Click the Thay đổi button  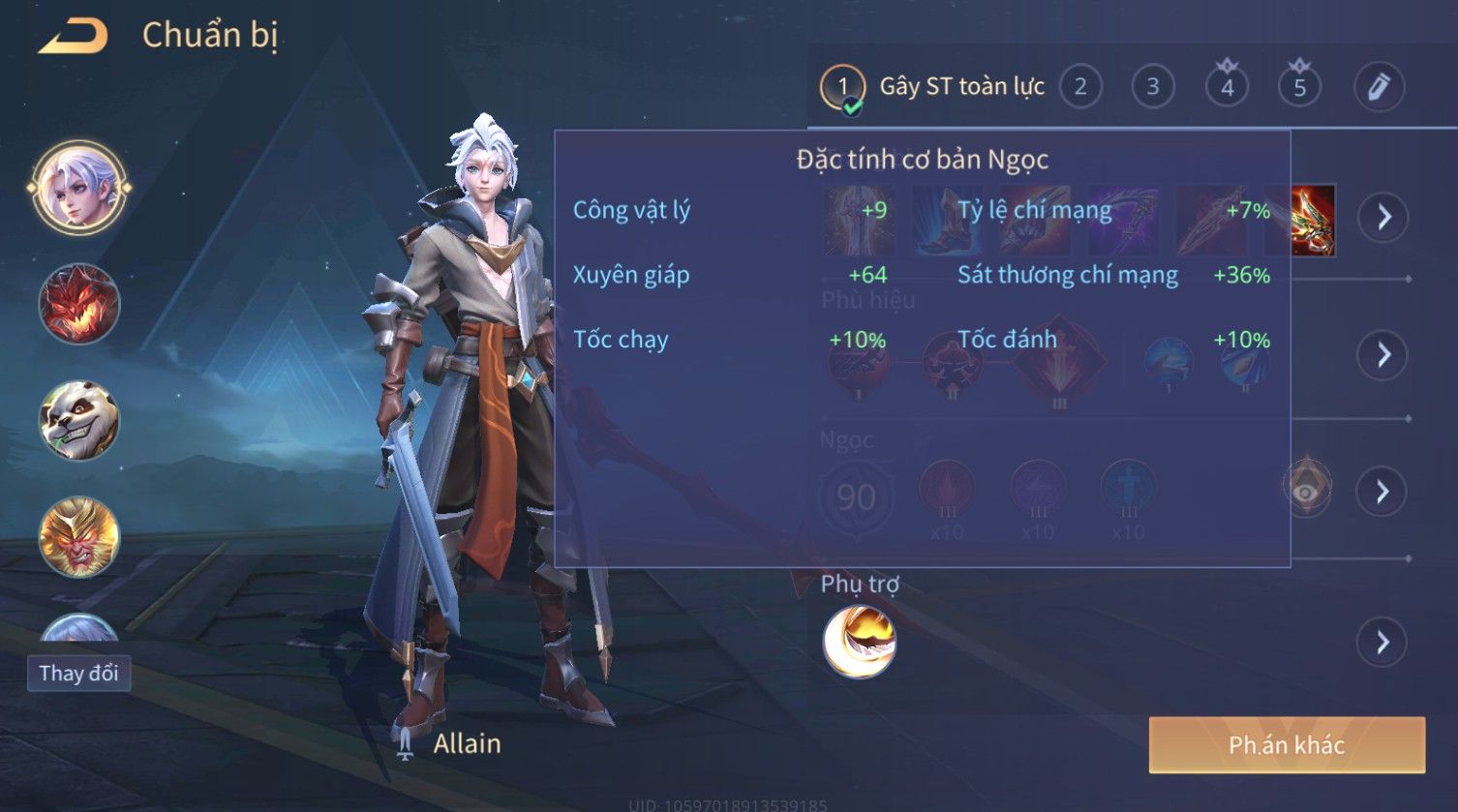tap(78, 673)
